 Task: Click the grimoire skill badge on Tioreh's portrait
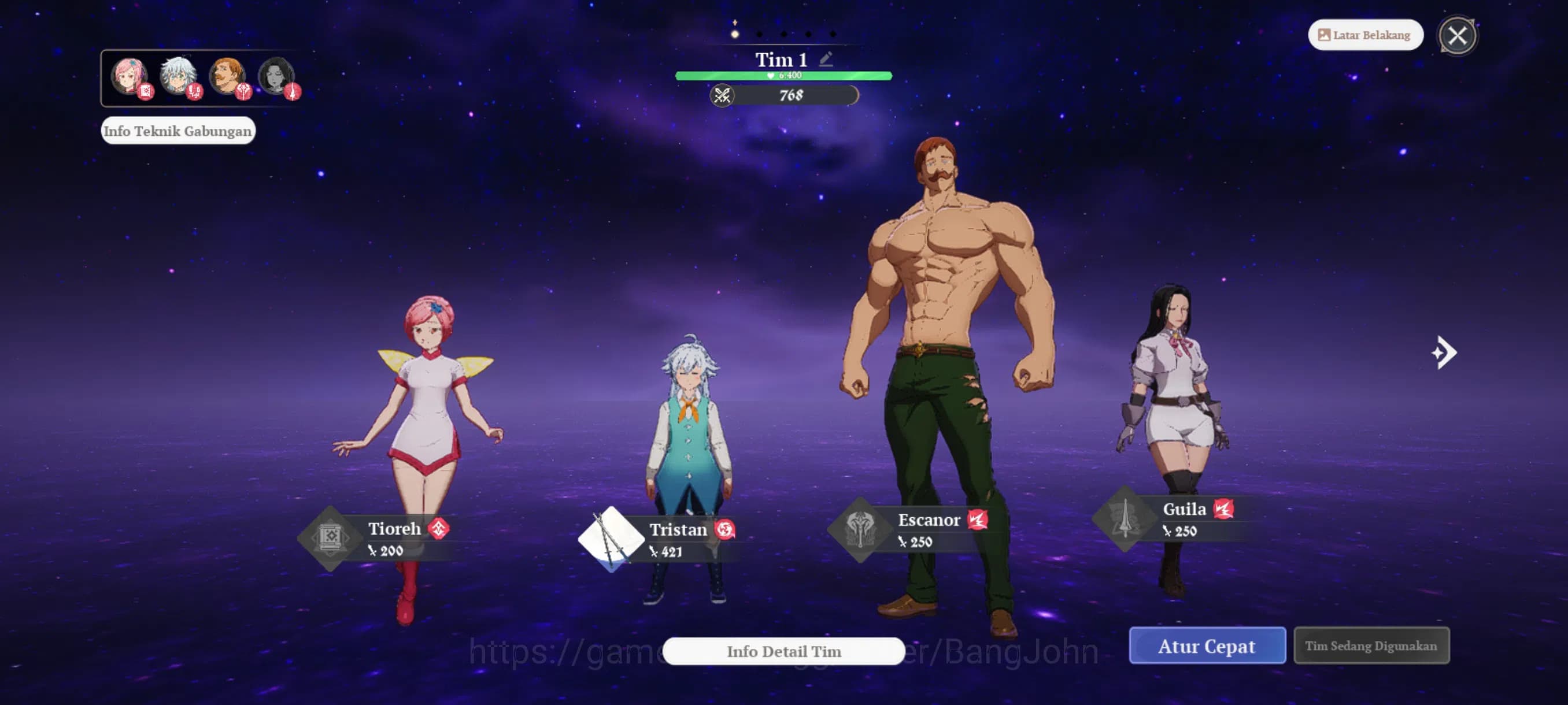pos(146,93)
